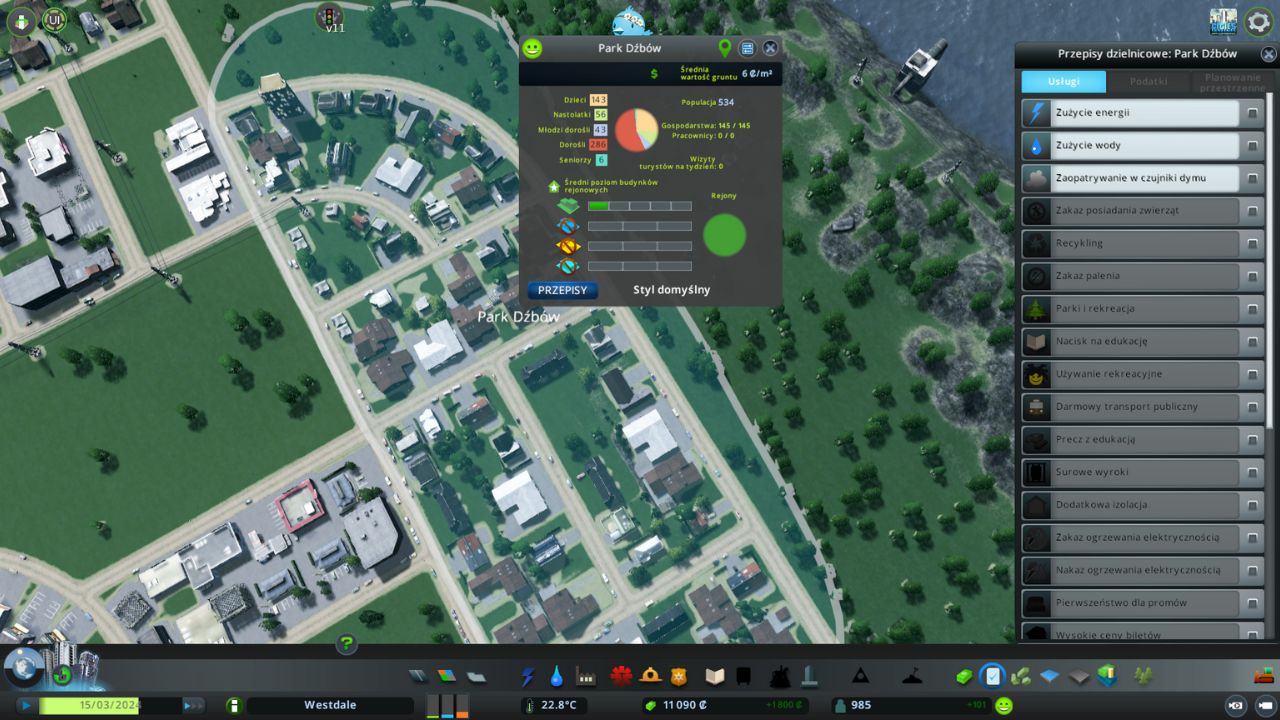
Task: Close the Przepisy dzielnicowe policies panel
Action: [1267, 54]
